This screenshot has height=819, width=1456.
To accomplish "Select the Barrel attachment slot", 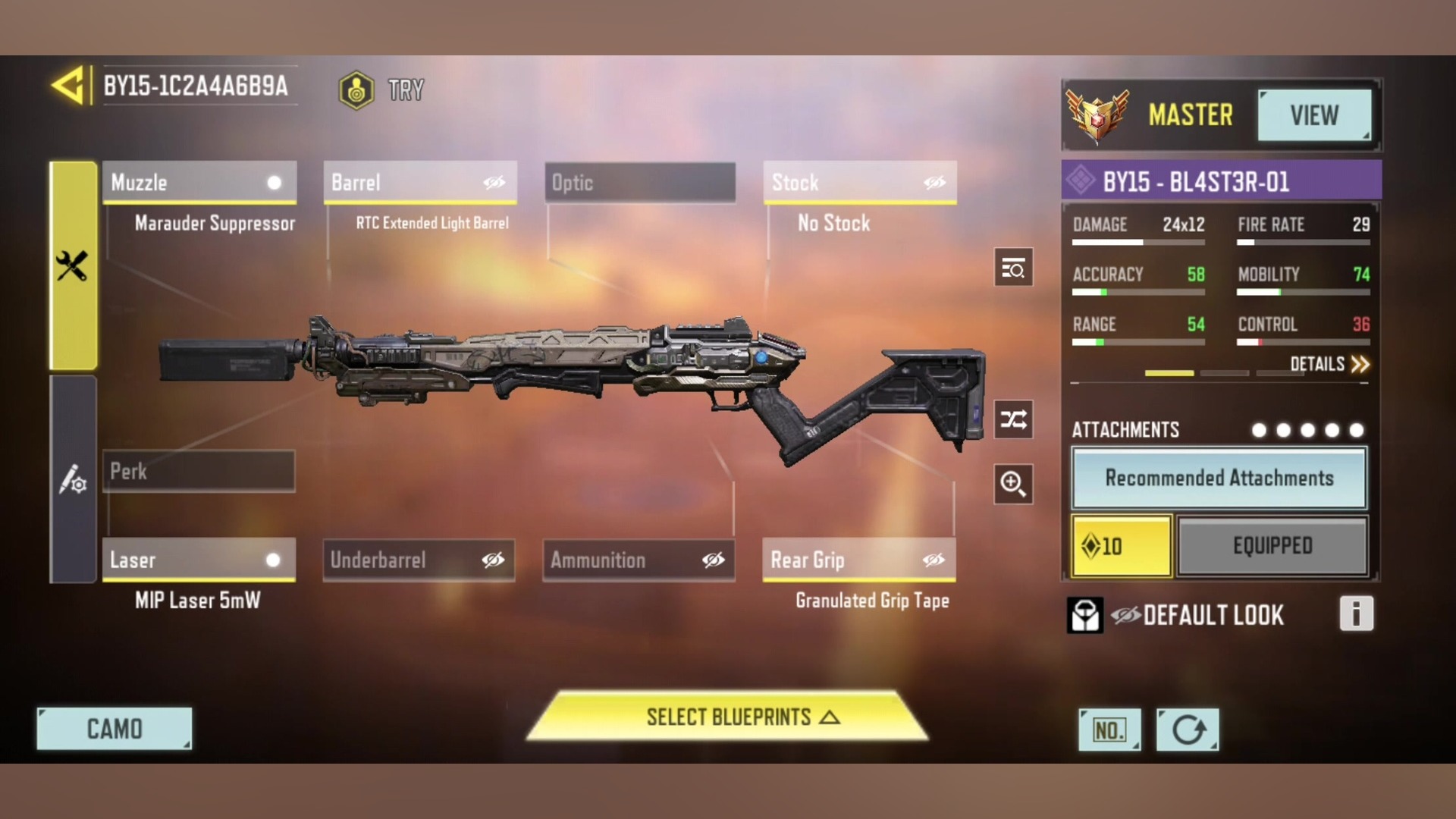I will click(x=420, y=183).
